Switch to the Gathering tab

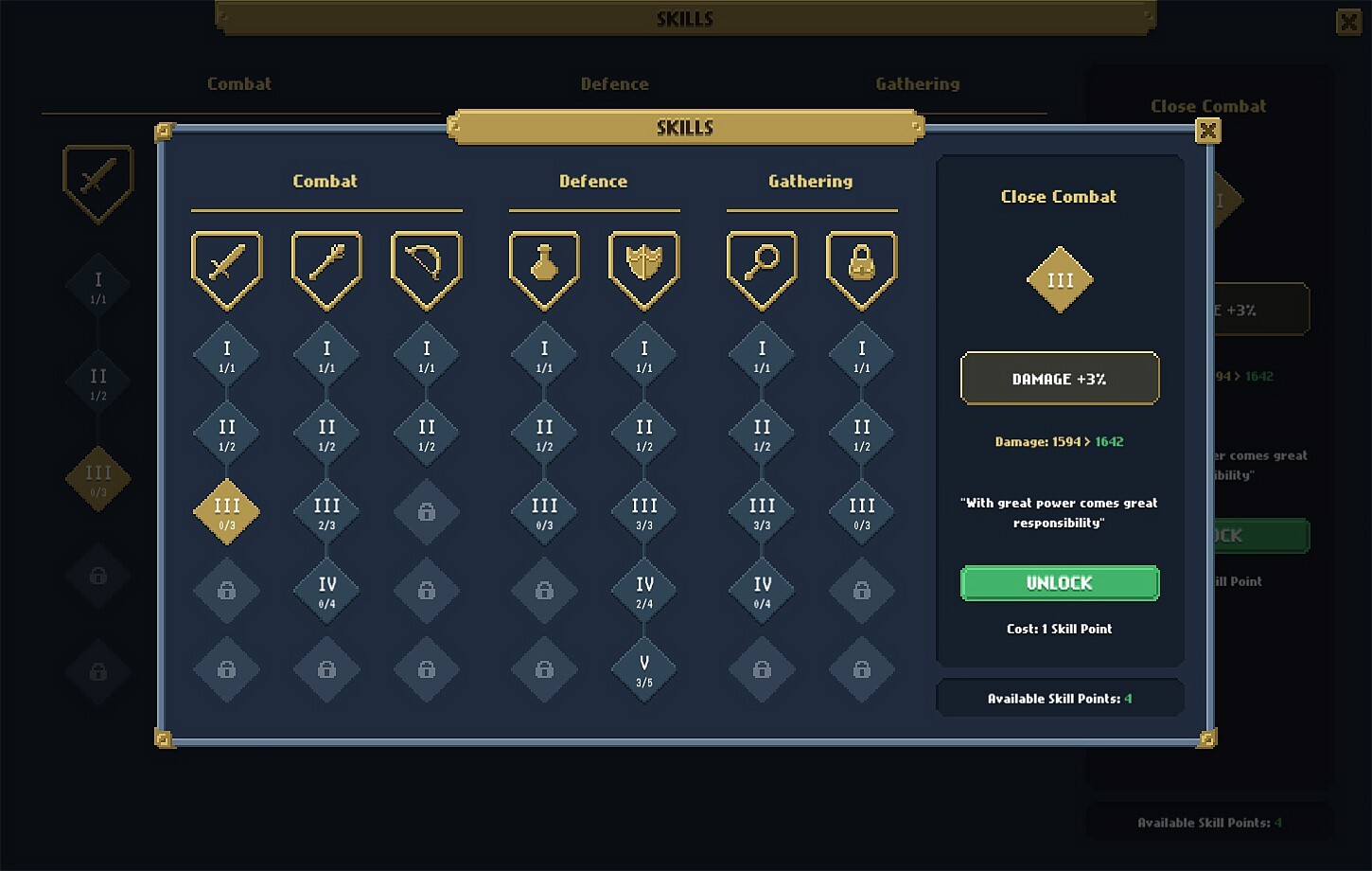(x=811, y=181)
